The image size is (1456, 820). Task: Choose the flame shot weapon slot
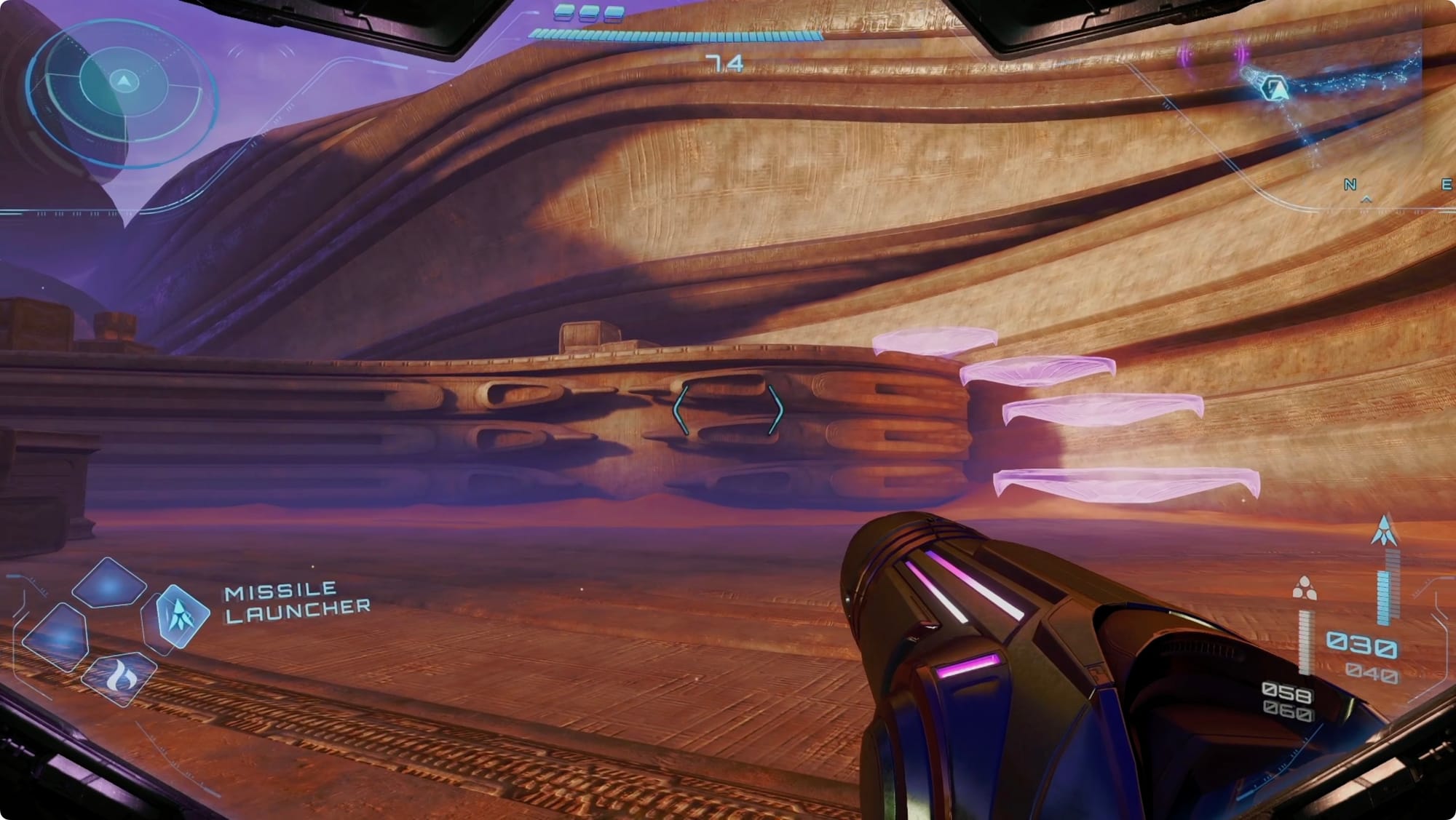click(120, 678)
